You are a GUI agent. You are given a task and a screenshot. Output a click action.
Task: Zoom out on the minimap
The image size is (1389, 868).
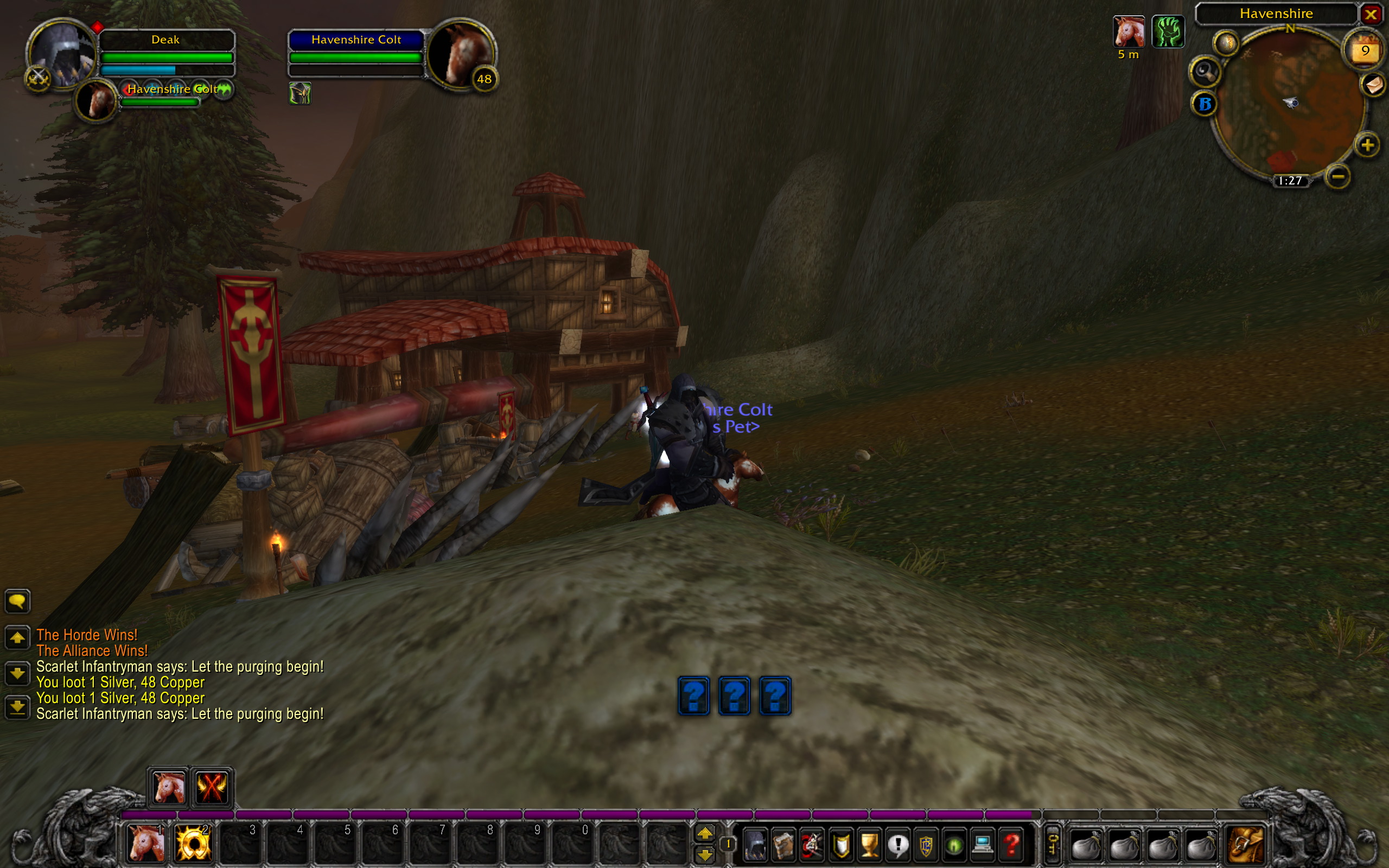[x=1337, y=176]
